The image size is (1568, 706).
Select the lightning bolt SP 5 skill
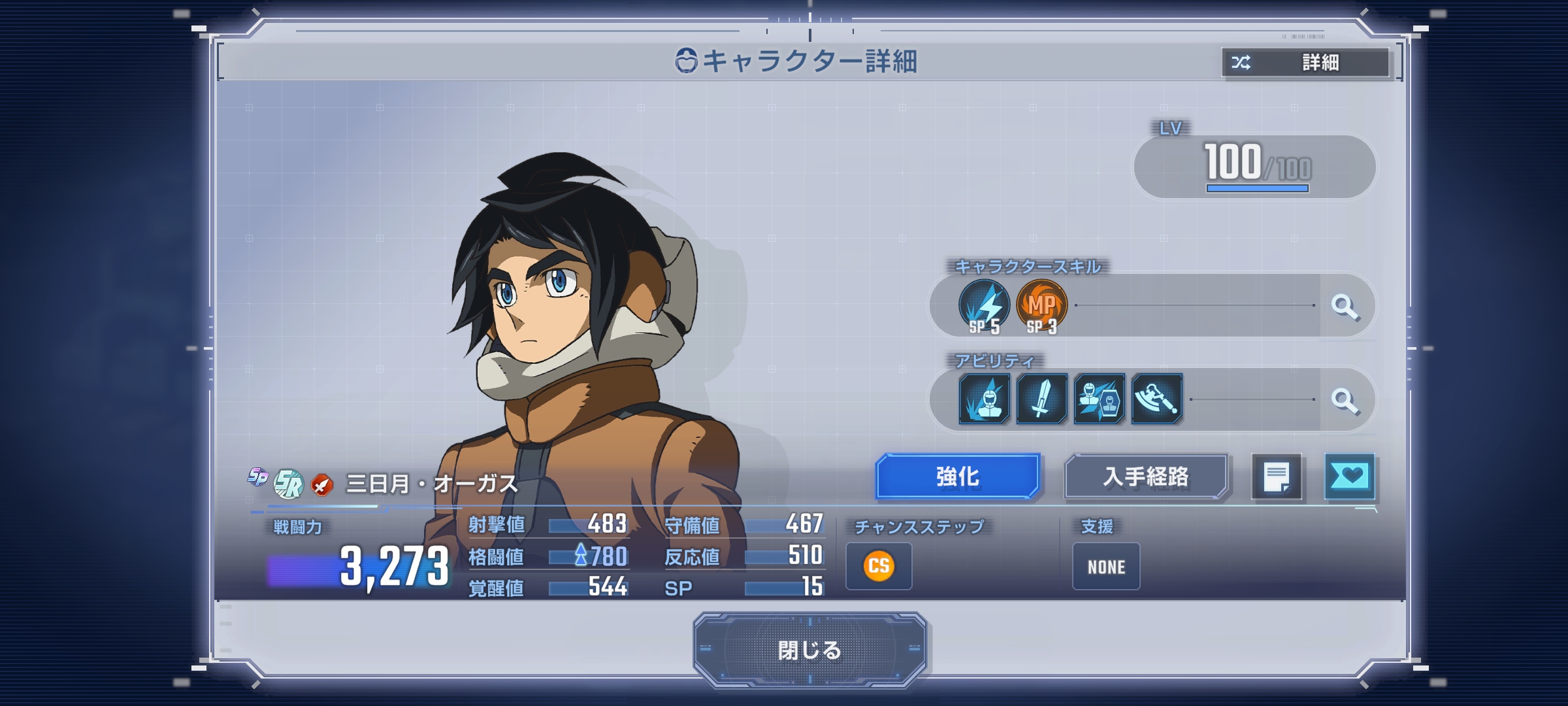point(984,306)
